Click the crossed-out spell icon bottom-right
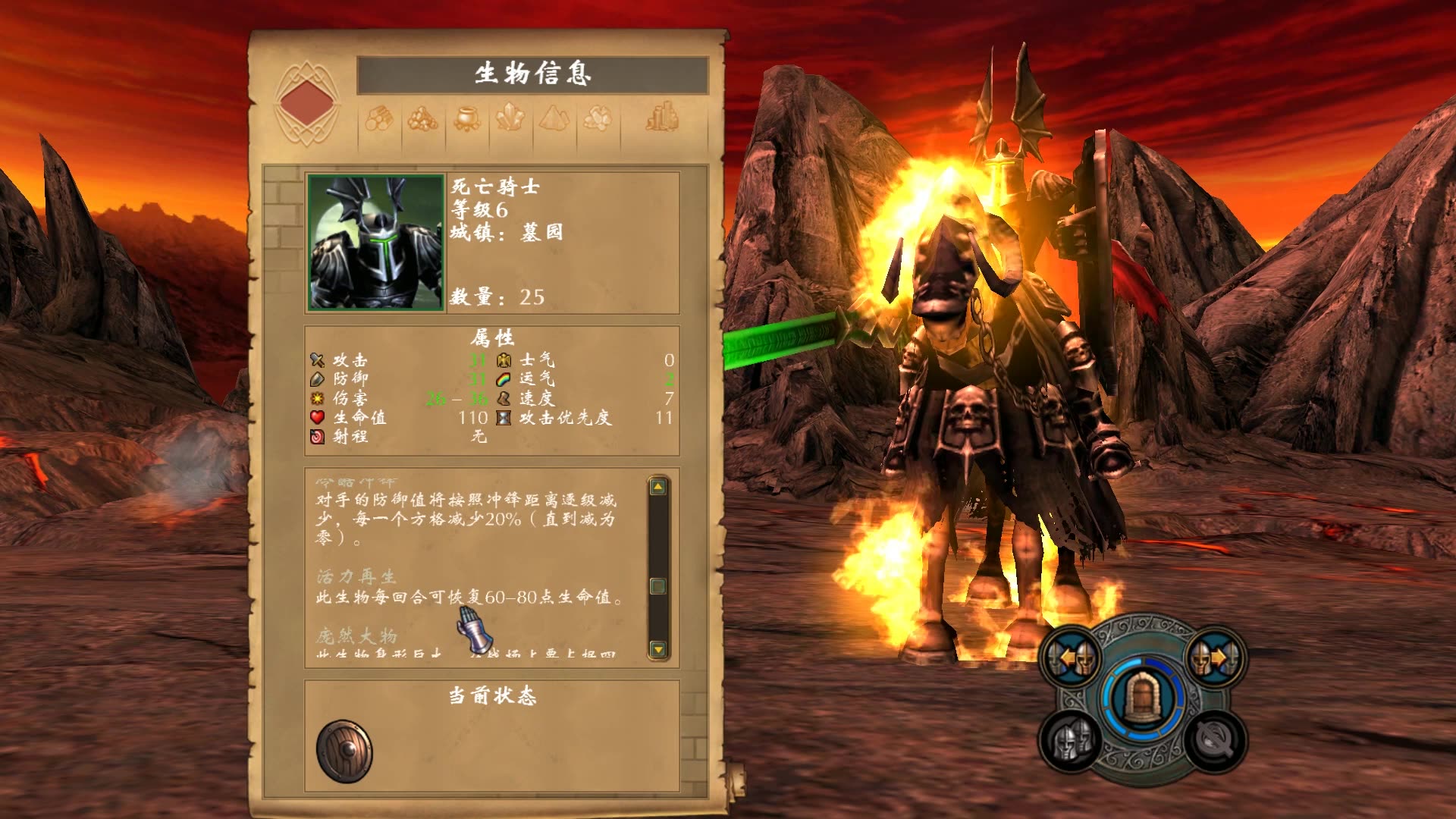The width and height of the screenshot is (1456, 819). pos(1215,740)
